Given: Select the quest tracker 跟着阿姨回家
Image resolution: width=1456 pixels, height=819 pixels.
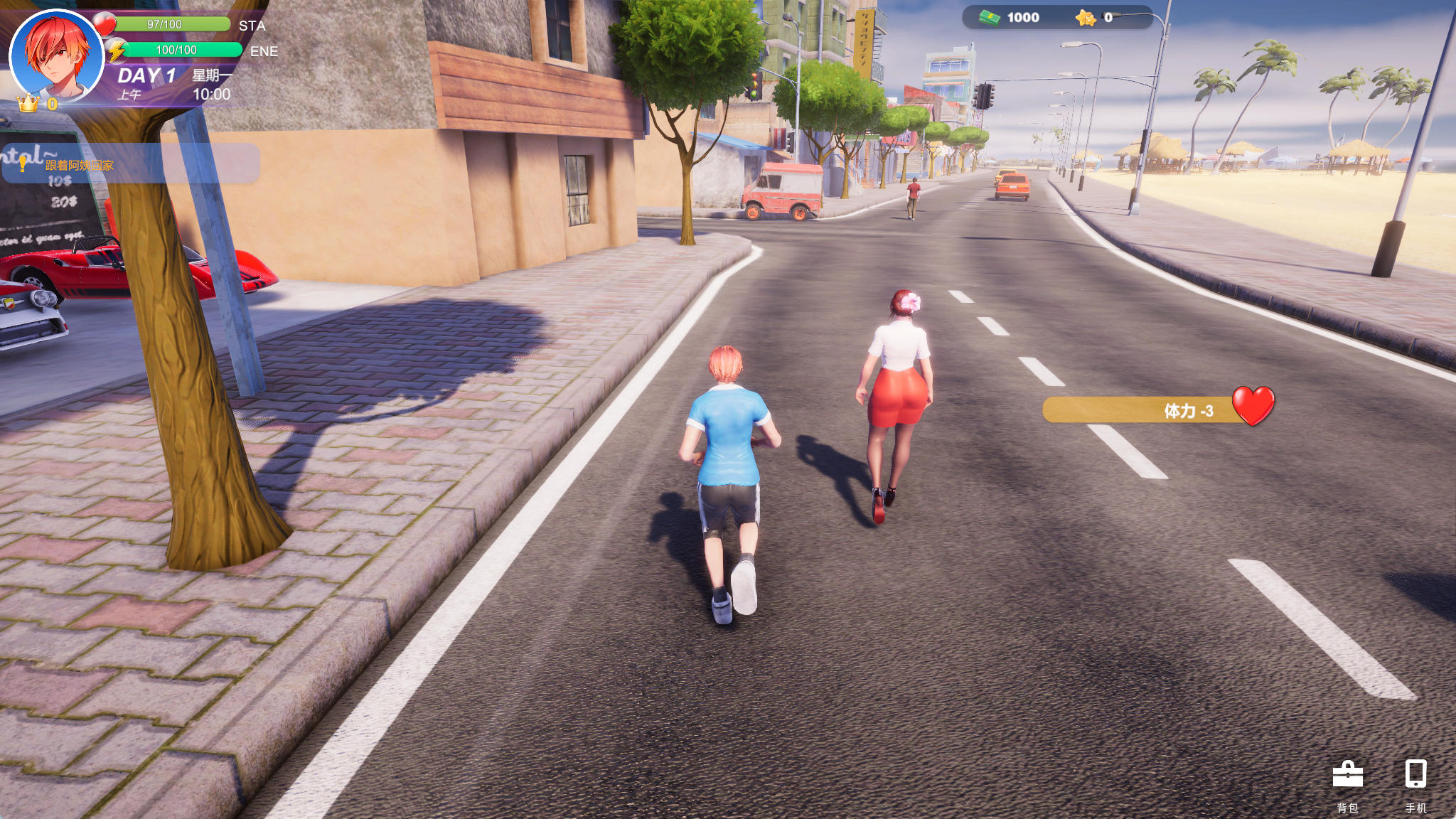Looking at the screenshot, I should [x=80, y=165].
